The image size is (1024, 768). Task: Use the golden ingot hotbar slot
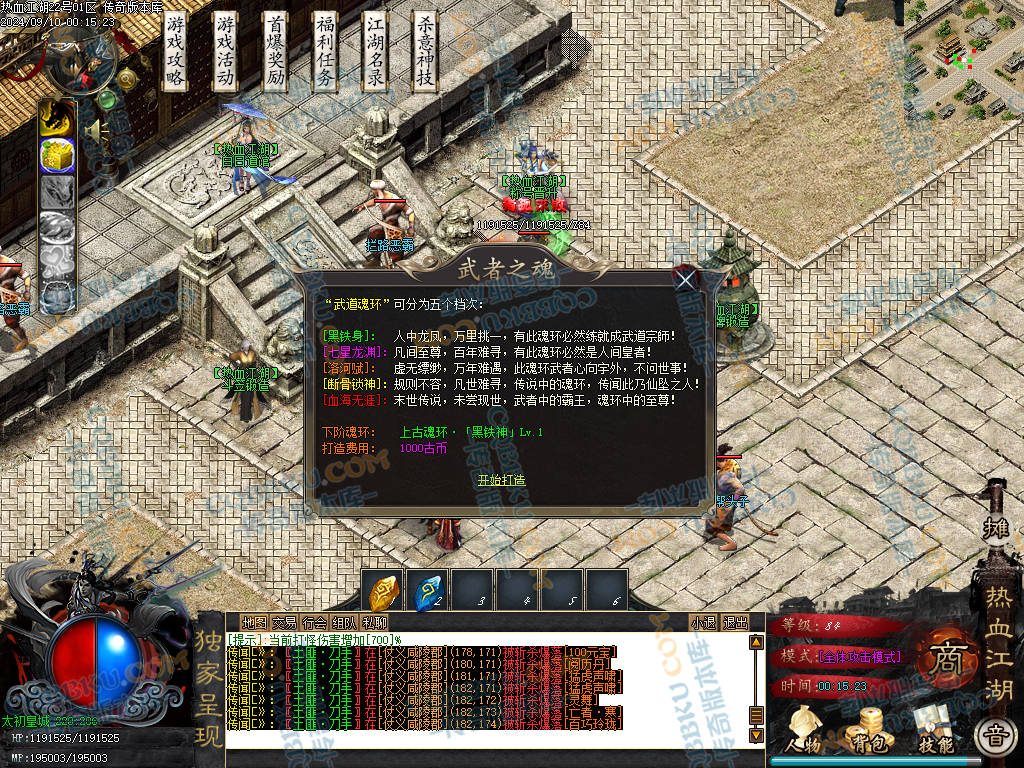(385, 591)
